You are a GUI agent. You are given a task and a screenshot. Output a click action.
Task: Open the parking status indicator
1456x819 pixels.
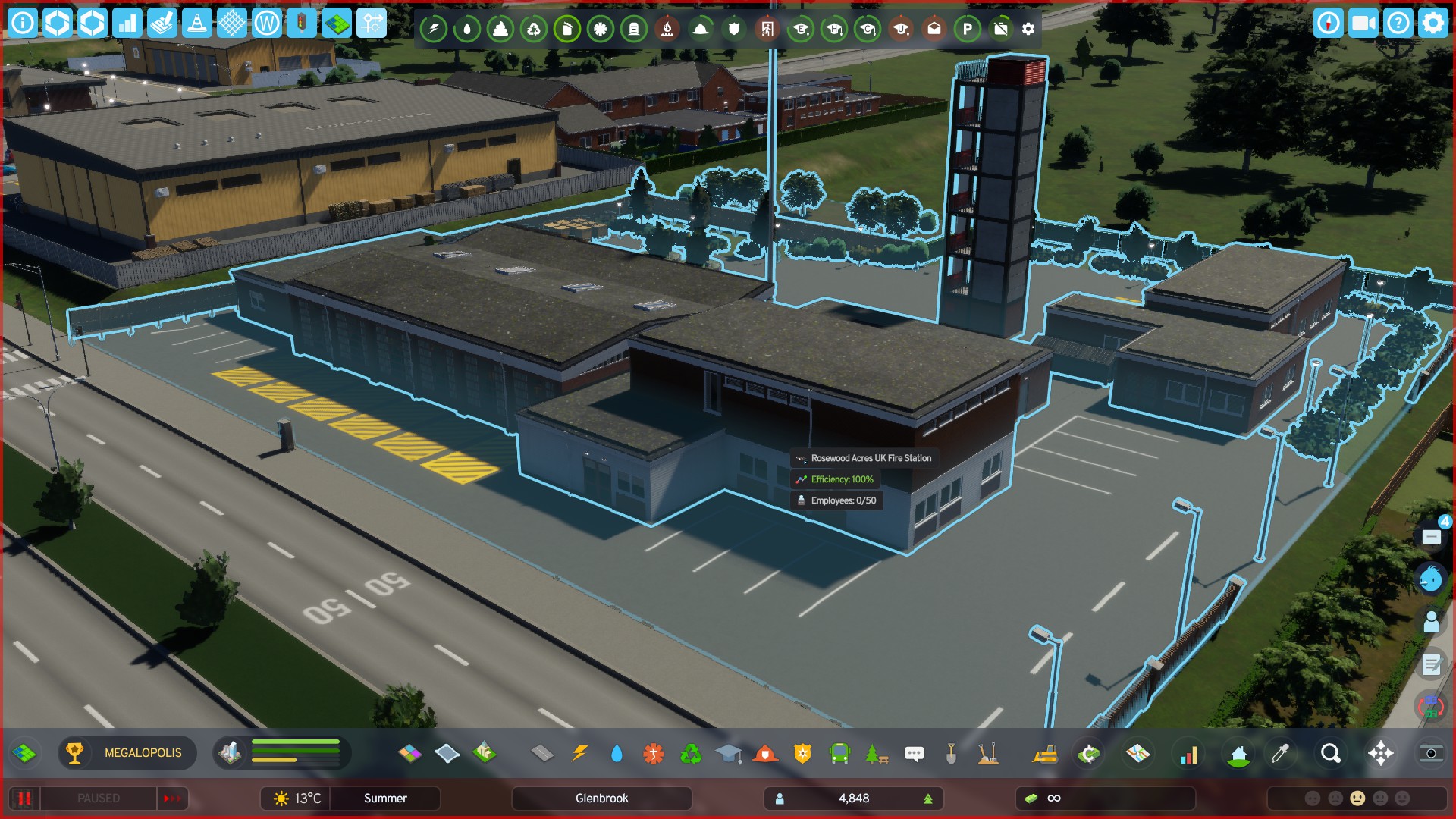tap(967, 30)
